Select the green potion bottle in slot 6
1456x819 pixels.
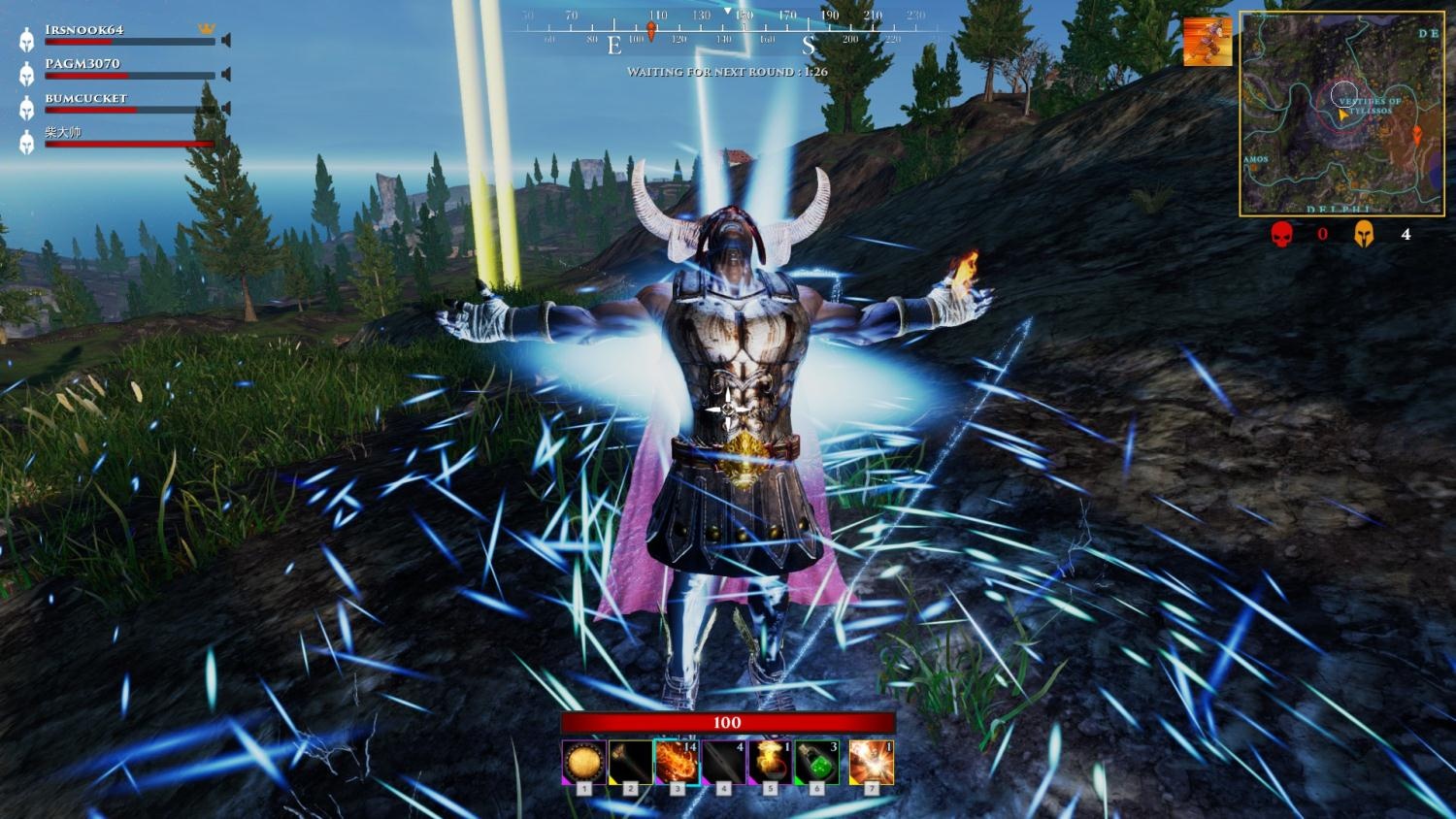(817, 763)
